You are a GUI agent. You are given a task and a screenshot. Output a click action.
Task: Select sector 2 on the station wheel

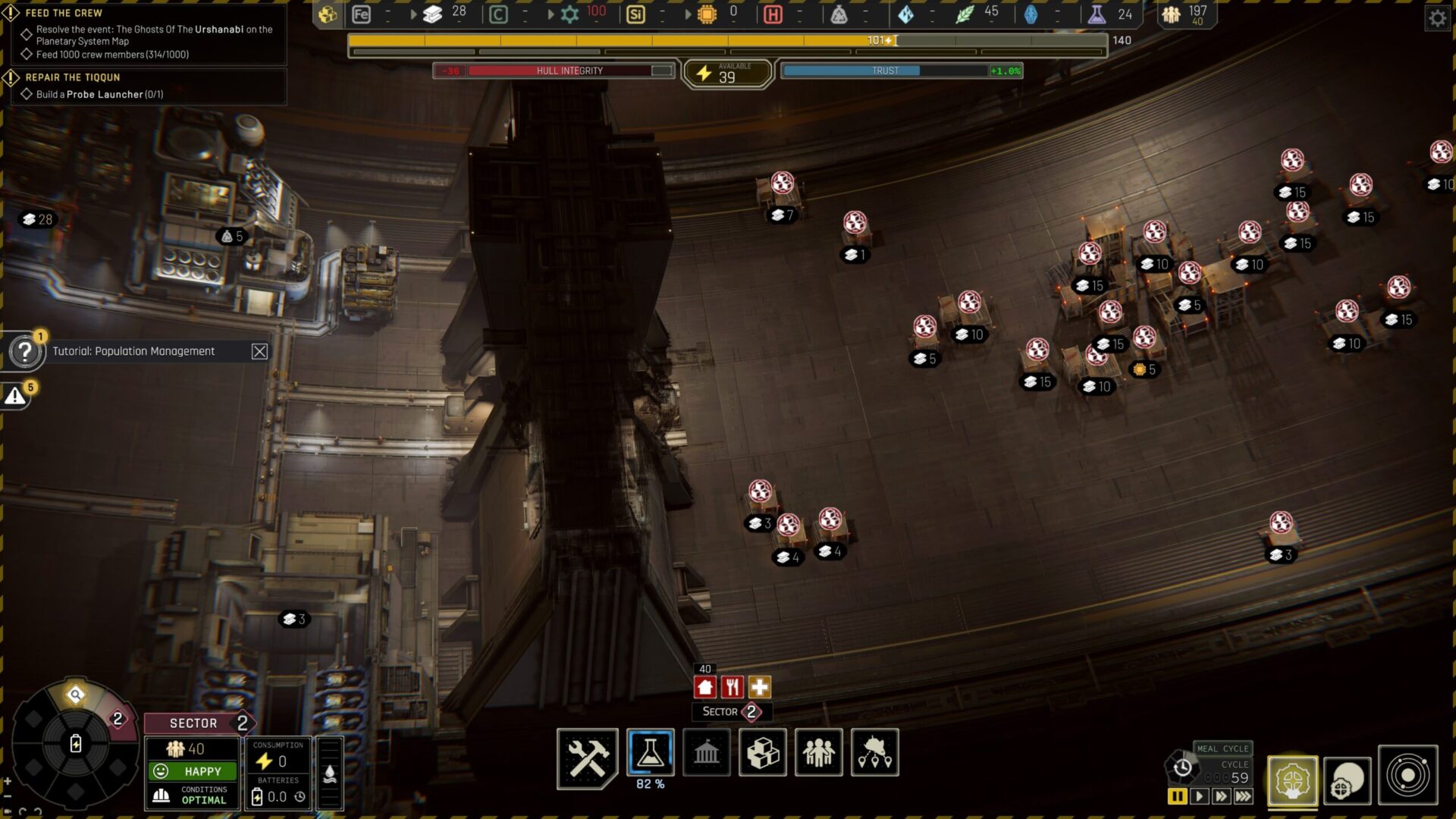tap(118, 719)
